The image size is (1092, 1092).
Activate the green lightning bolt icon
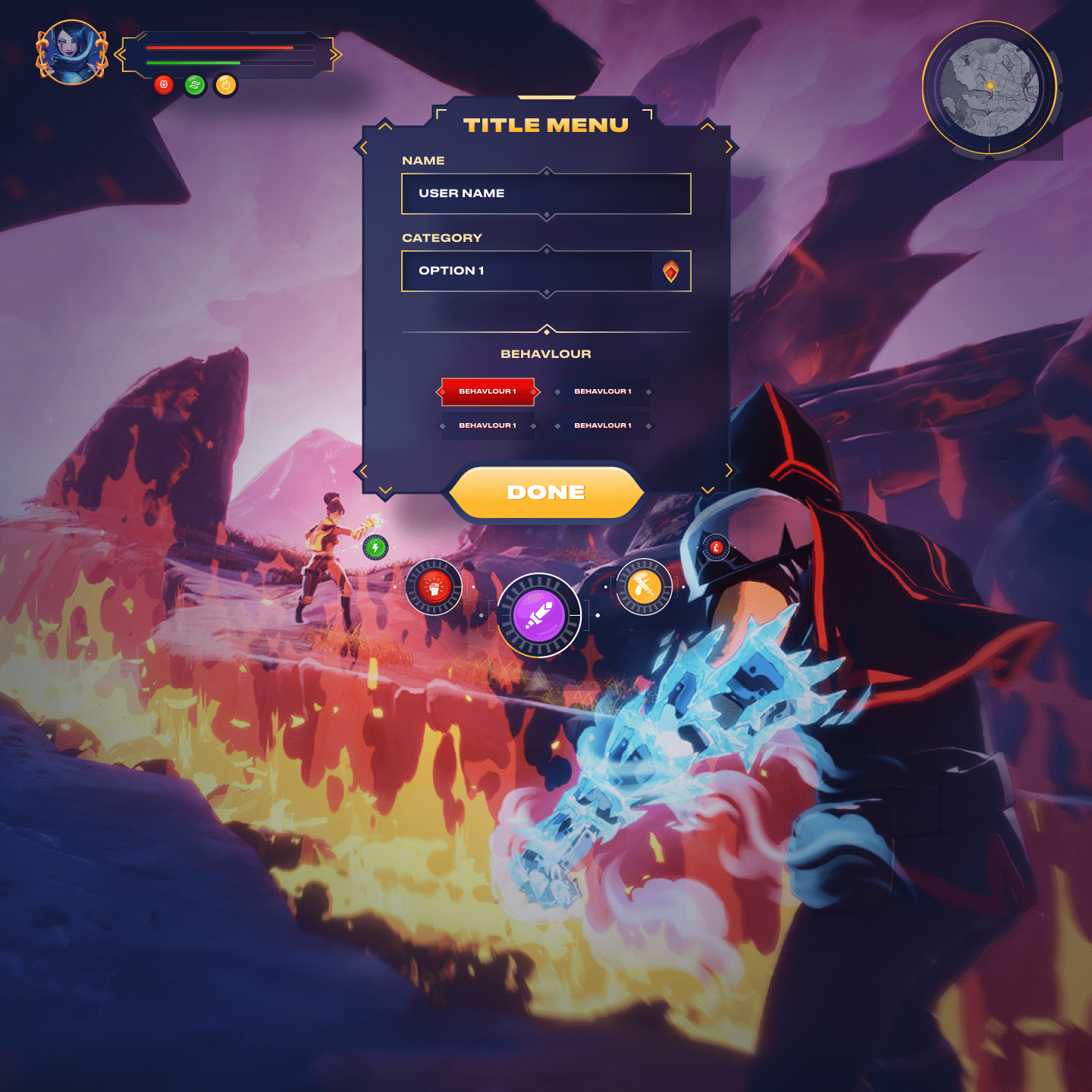pos(375,547)
